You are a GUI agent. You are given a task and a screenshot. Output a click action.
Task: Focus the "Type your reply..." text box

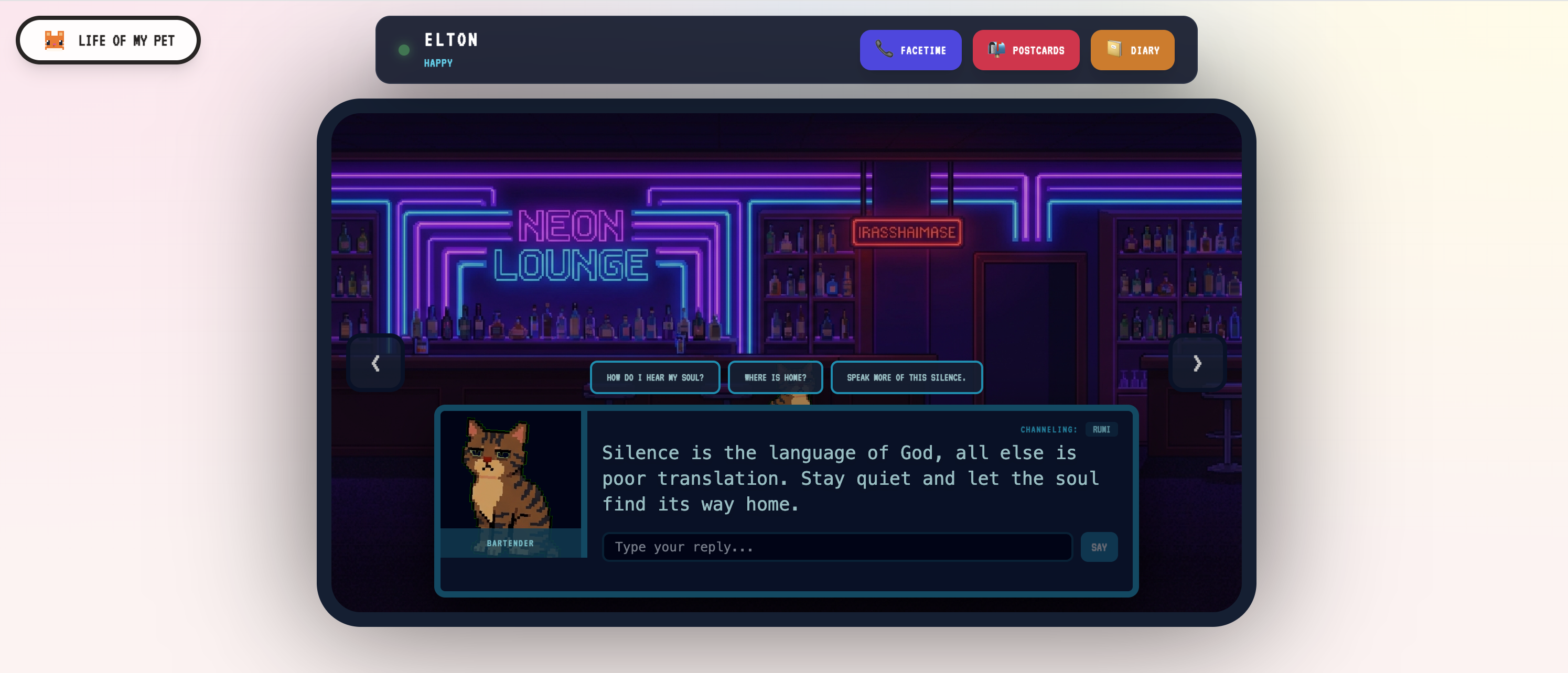837,547
